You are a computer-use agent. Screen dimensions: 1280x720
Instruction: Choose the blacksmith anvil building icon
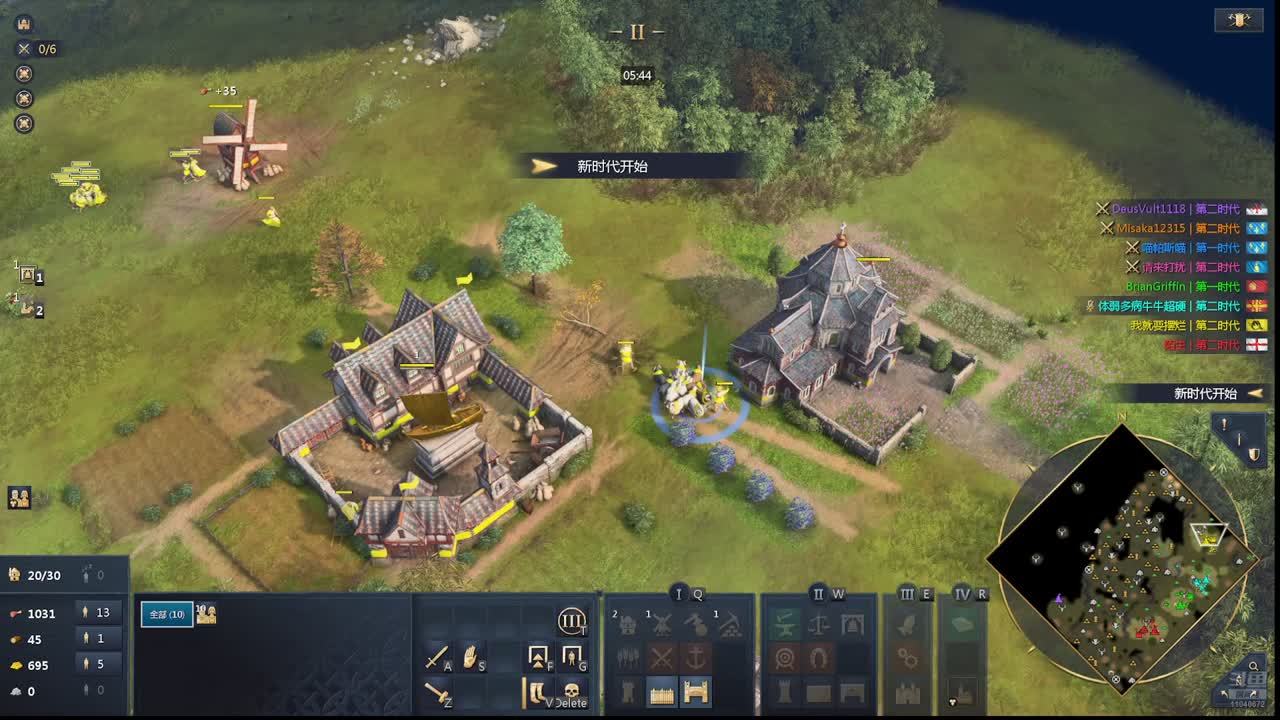[x=784, y=625]
